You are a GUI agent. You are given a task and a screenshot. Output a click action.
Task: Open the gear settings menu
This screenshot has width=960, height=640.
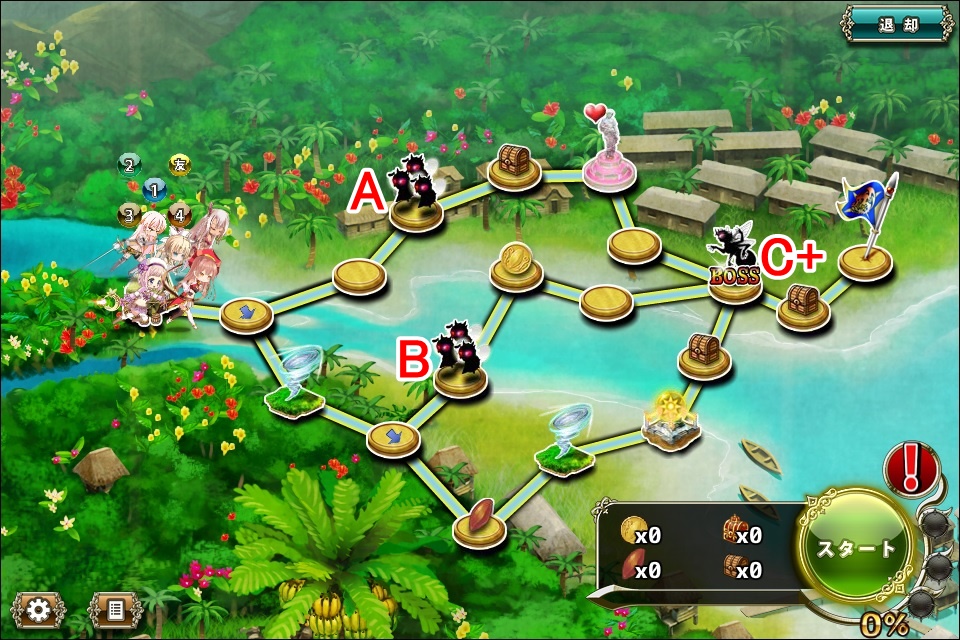click(x=39, y=610)
